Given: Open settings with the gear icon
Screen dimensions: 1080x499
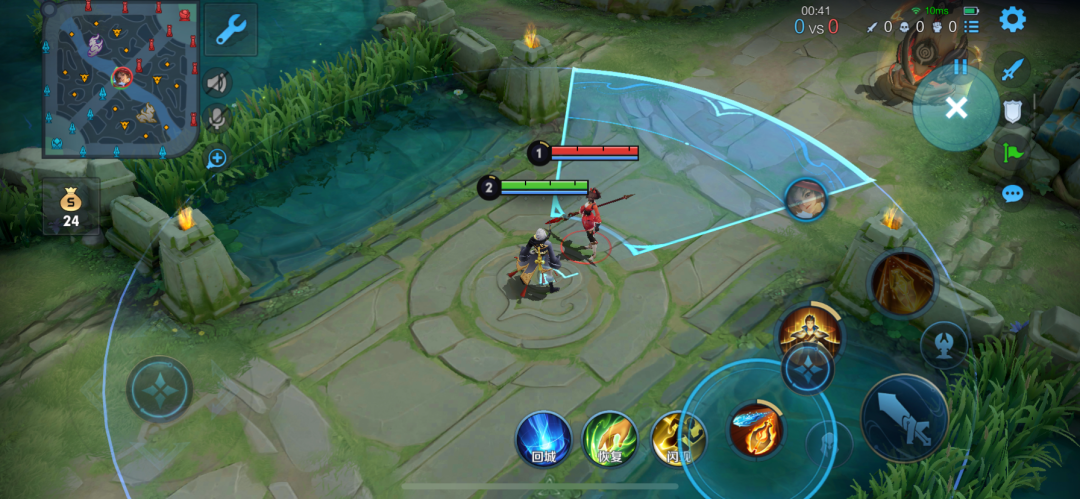Looking at the screenshot, I should point(1012,19).
